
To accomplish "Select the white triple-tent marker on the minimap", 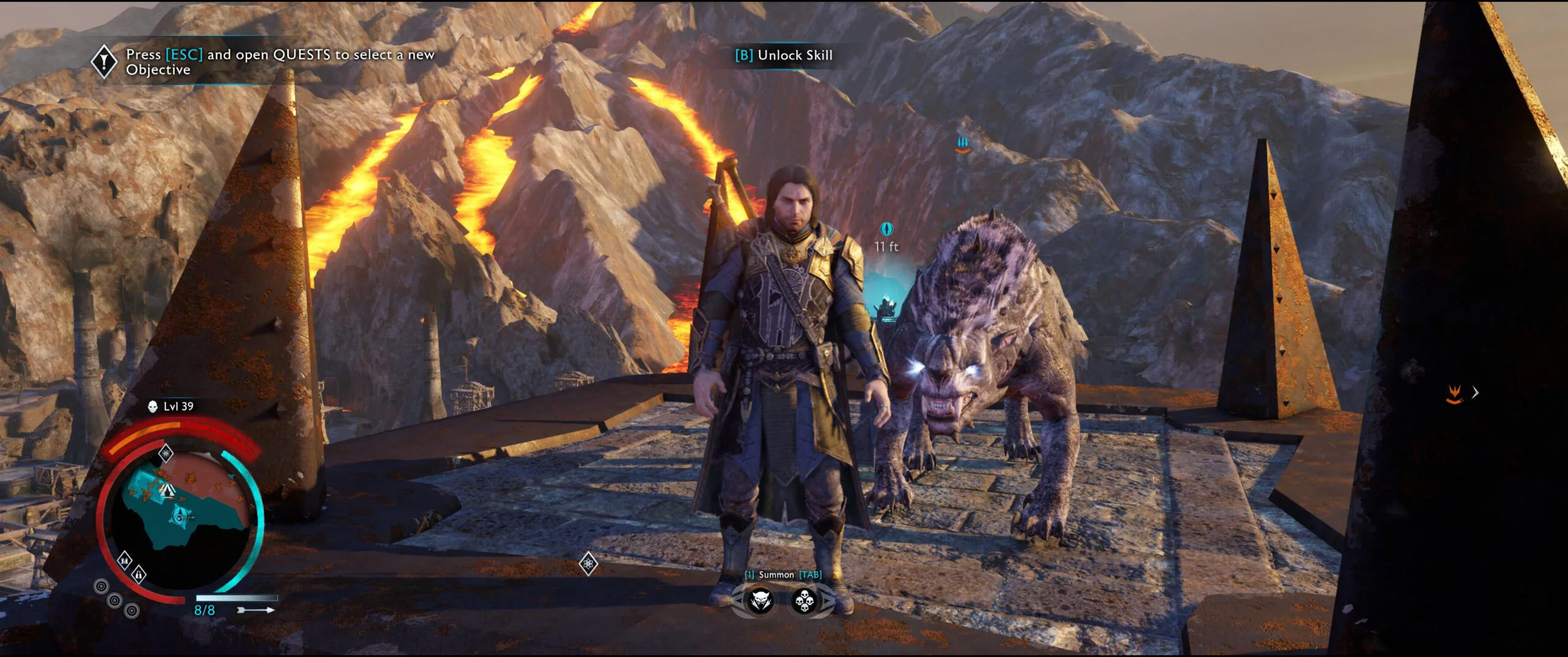I will pyautogui.click(x=167, y=490).
